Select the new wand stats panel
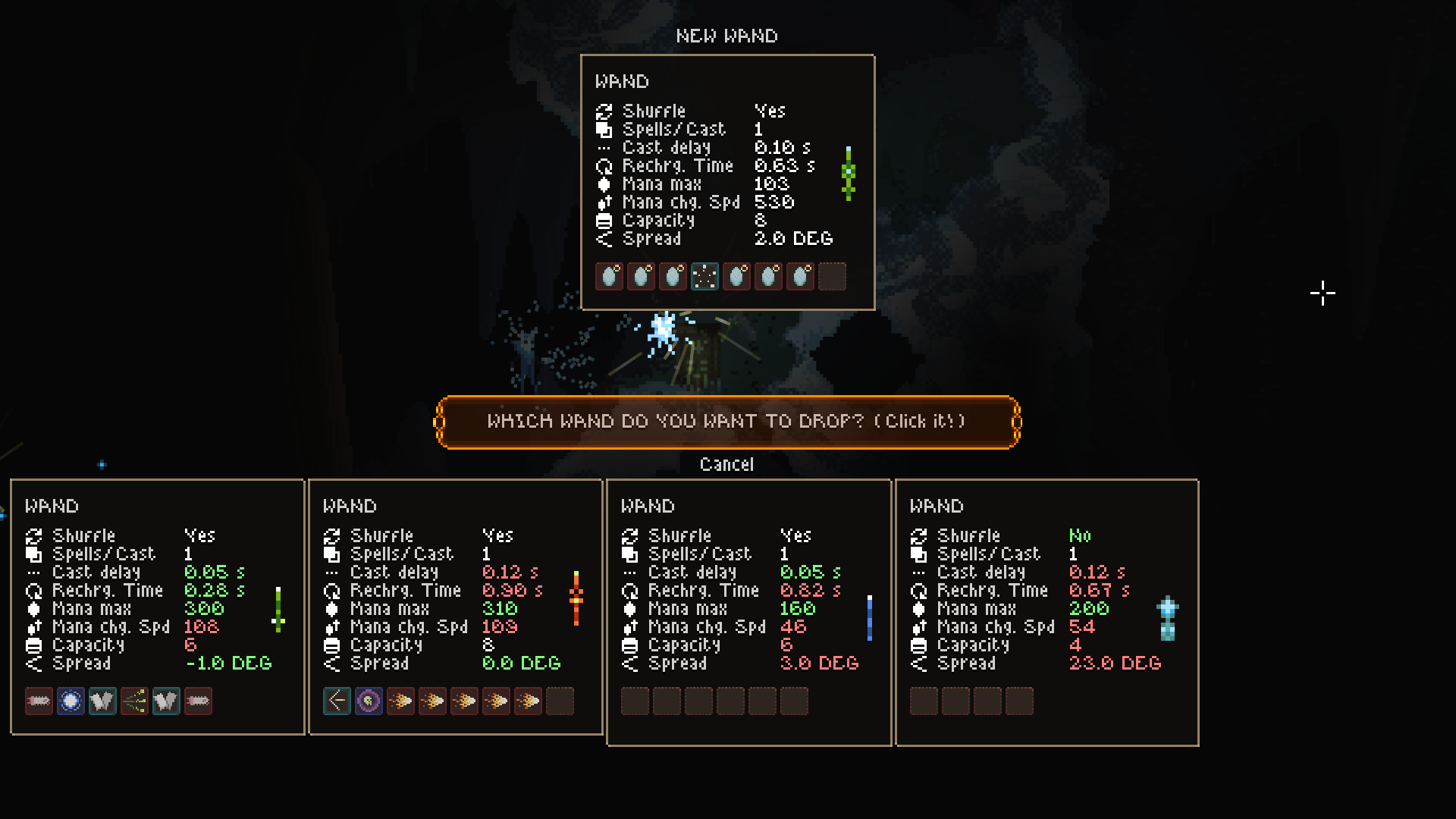1456x819 pixels. [727, 182]
